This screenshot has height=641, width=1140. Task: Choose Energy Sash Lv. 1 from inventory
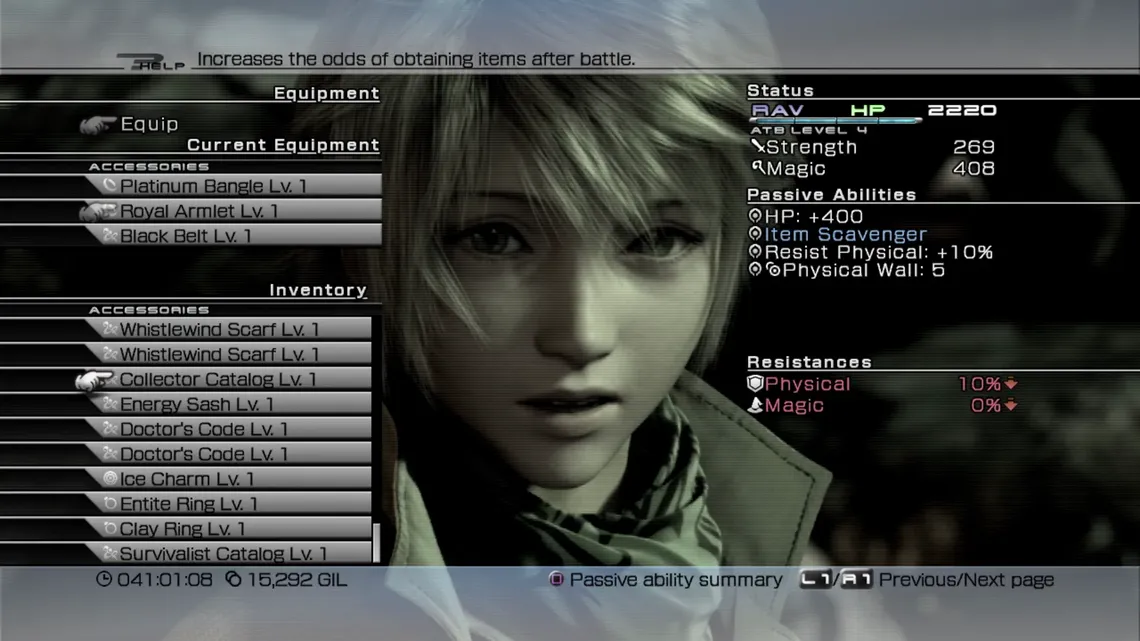click(x=196, y=405)
